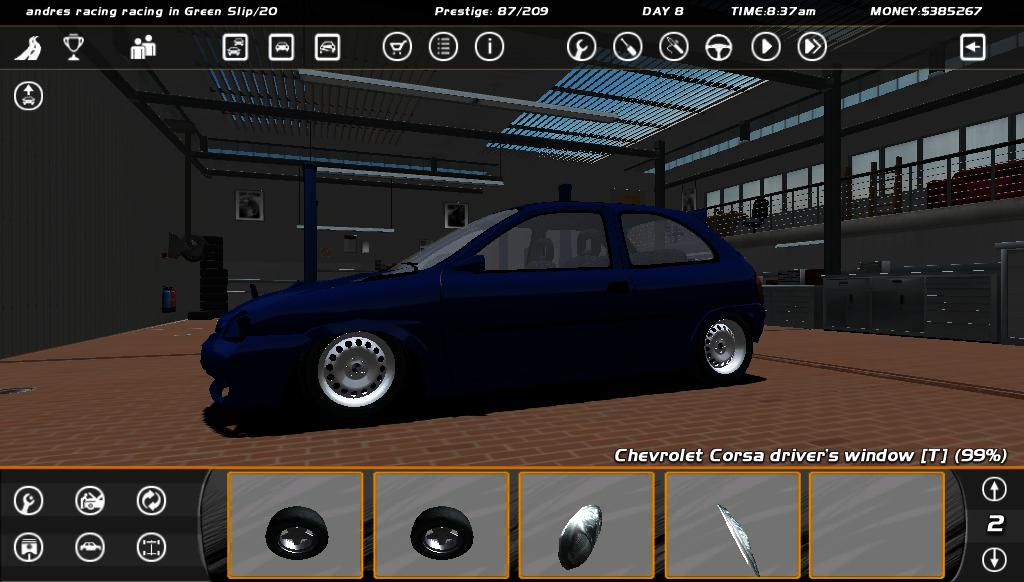
Task: Choose the car body silhouette category icon
Action: click(90, 547)
